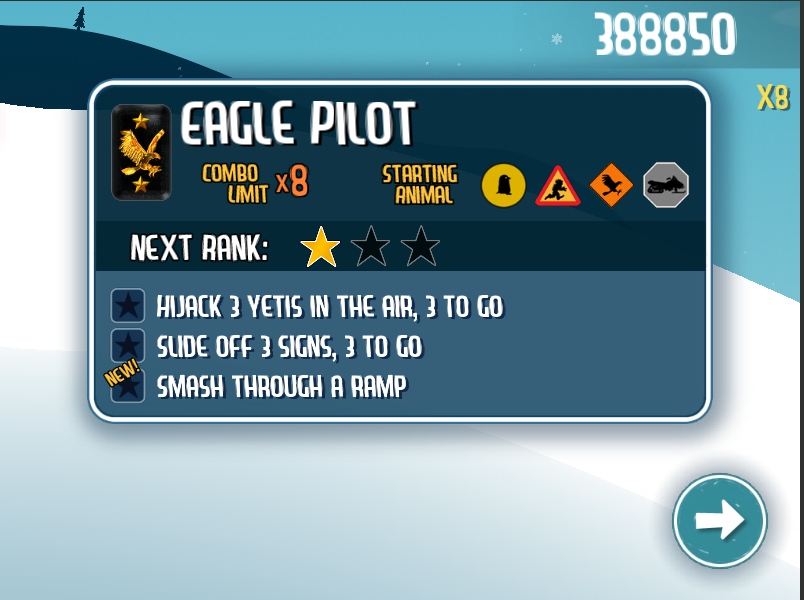Choose the yeti warning sign starting animal
This screenshot has width=804, height=600.
558,186
